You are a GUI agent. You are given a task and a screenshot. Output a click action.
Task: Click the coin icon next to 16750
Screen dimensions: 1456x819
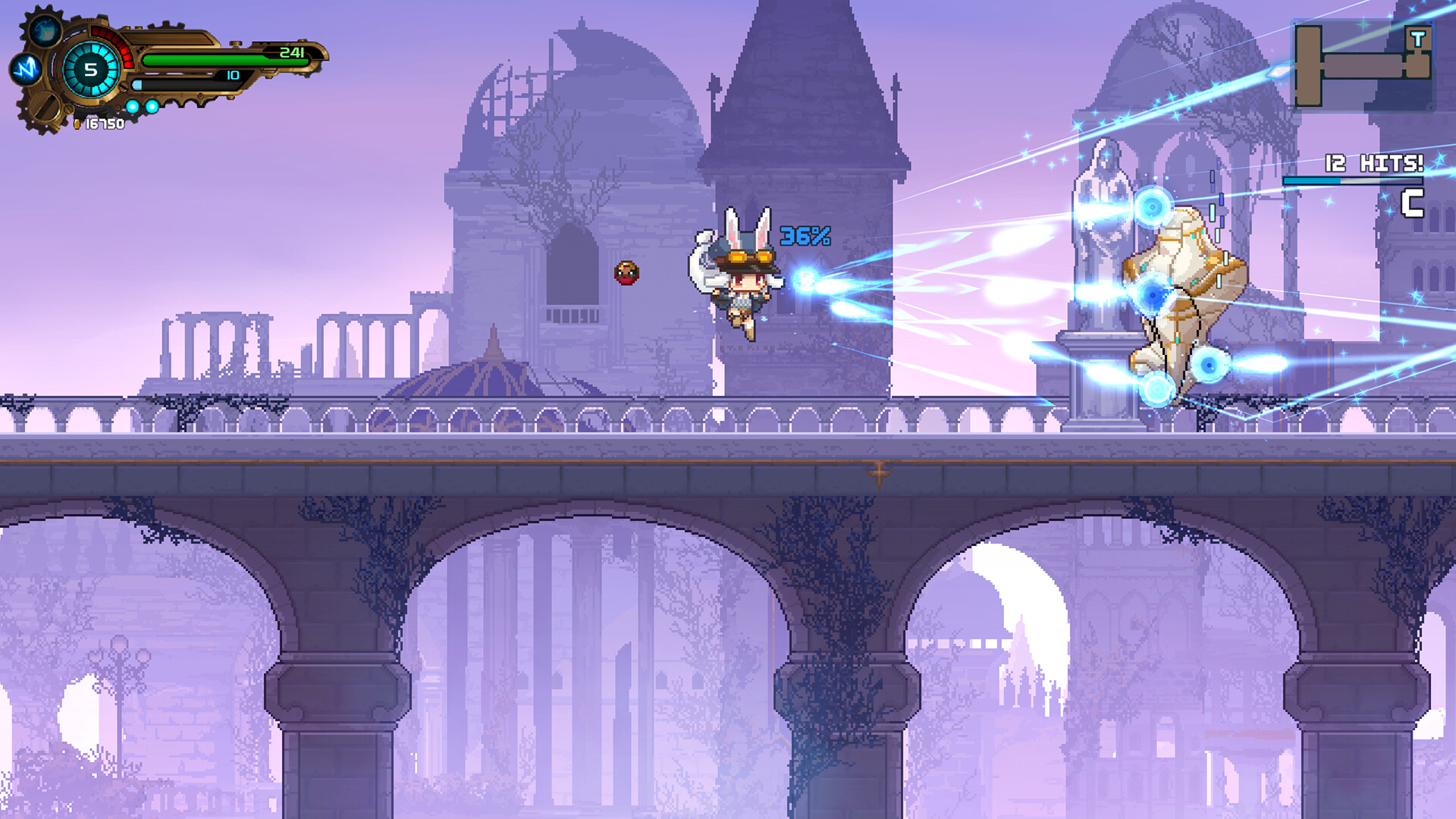coord(77,124)
